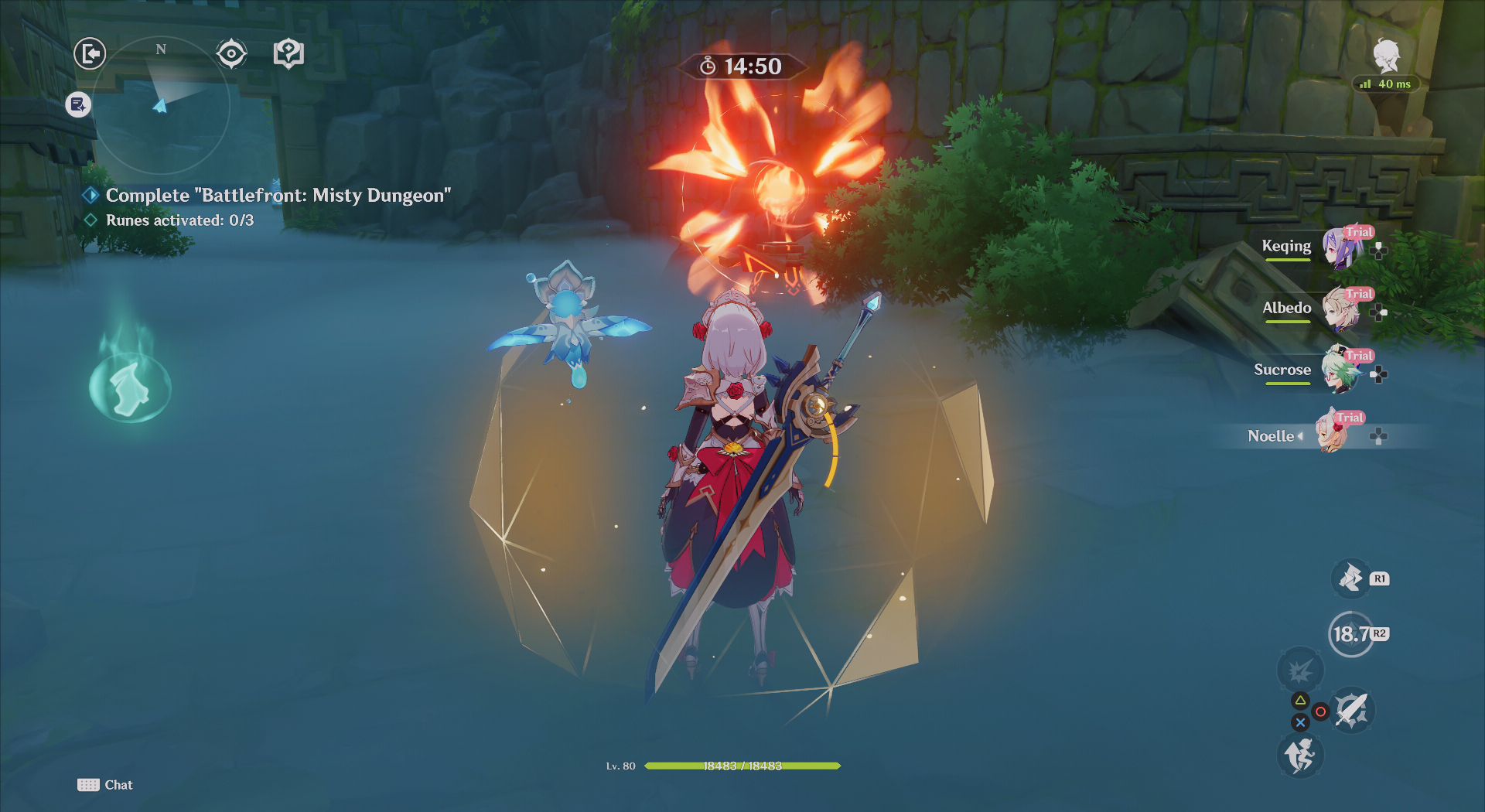Click the feedback message icon below exit
This screenshot has height=812, width=1485.
[77, 105]
